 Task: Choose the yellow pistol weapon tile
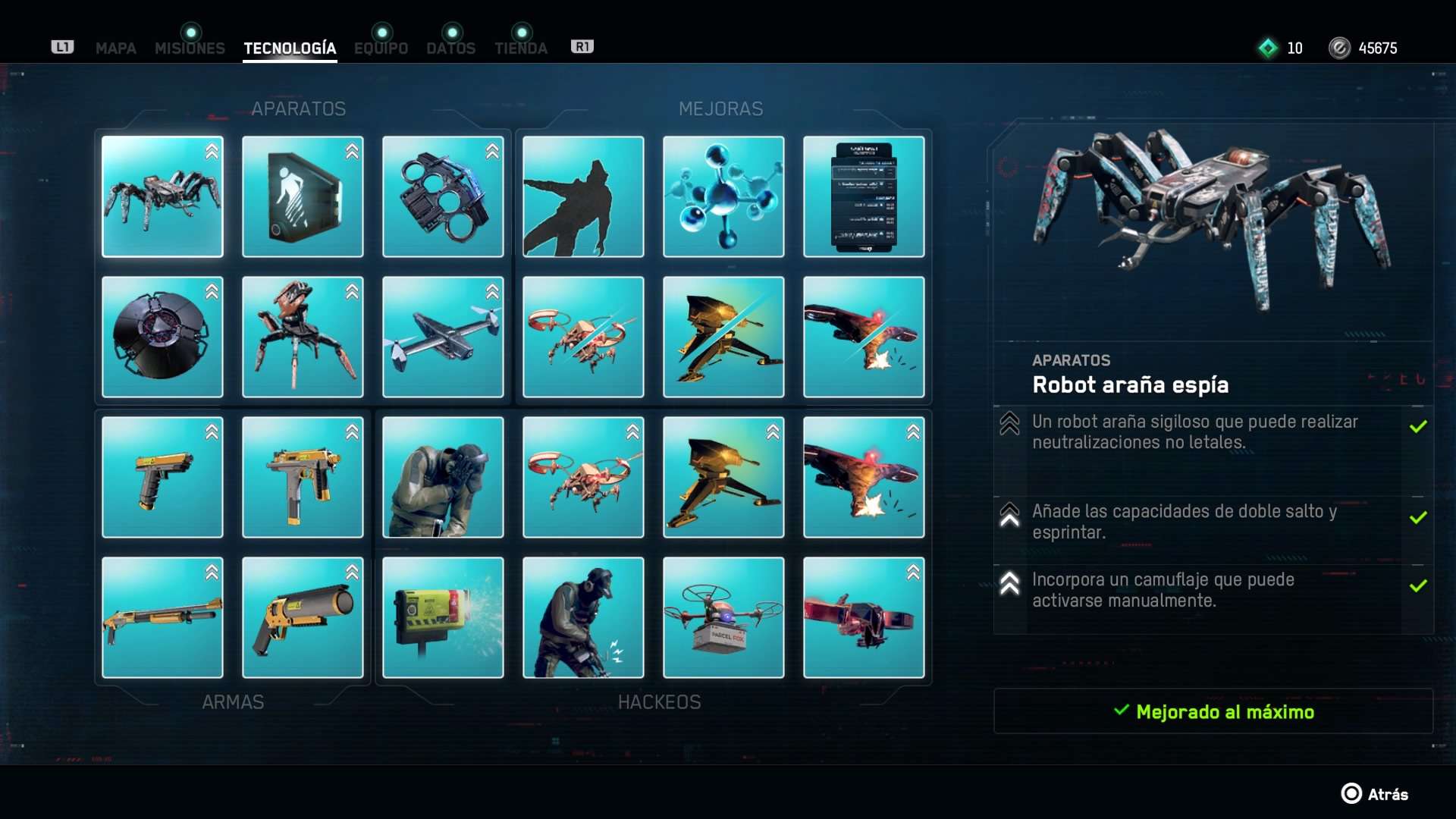coord(162,478)
